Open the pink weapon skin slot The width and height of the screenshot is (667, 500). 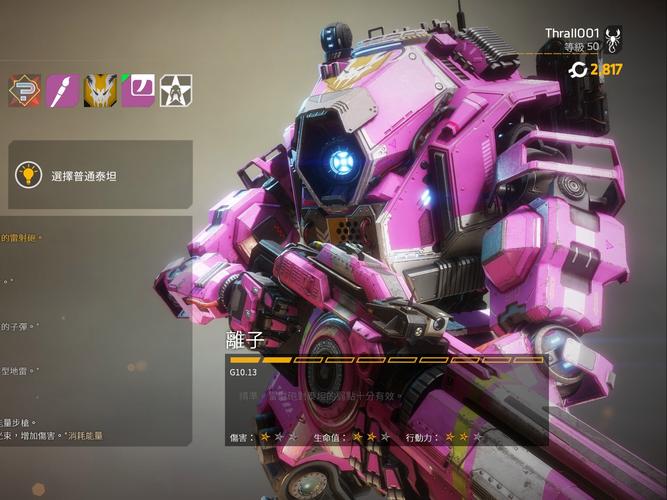point(138,90)
